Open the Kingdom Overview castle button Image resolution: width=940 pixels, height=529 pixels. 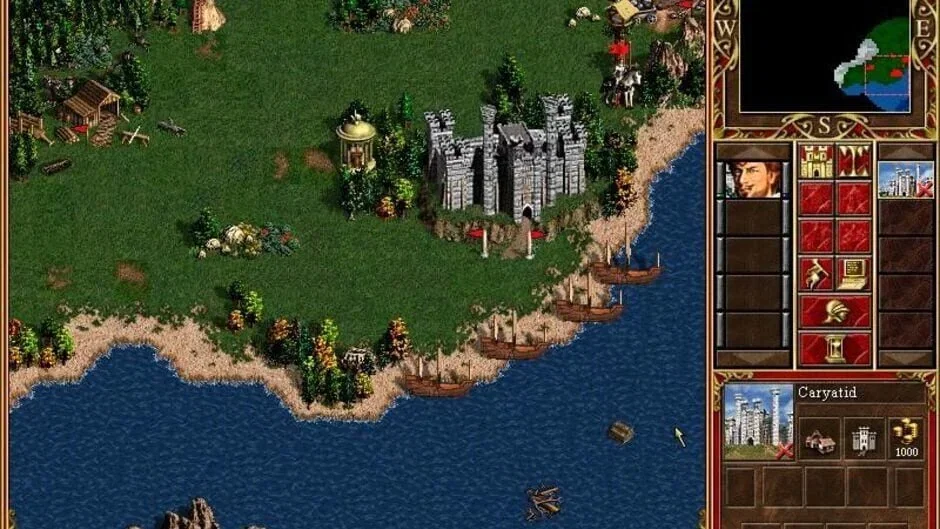tap(816, 161)
